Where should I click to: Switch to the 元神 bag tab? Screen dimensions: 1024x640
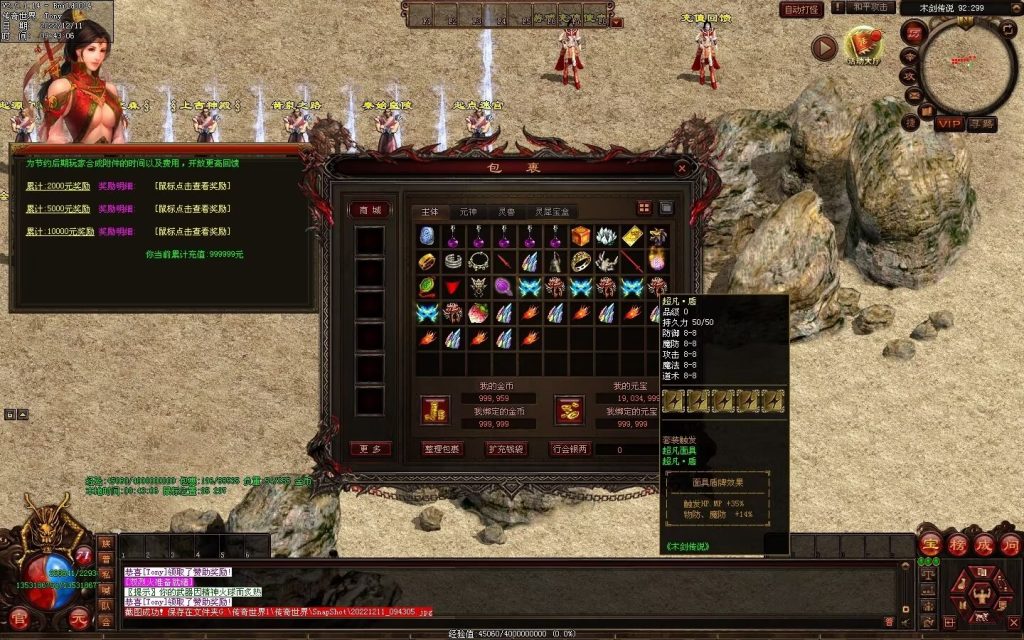[x=468, y=212]
